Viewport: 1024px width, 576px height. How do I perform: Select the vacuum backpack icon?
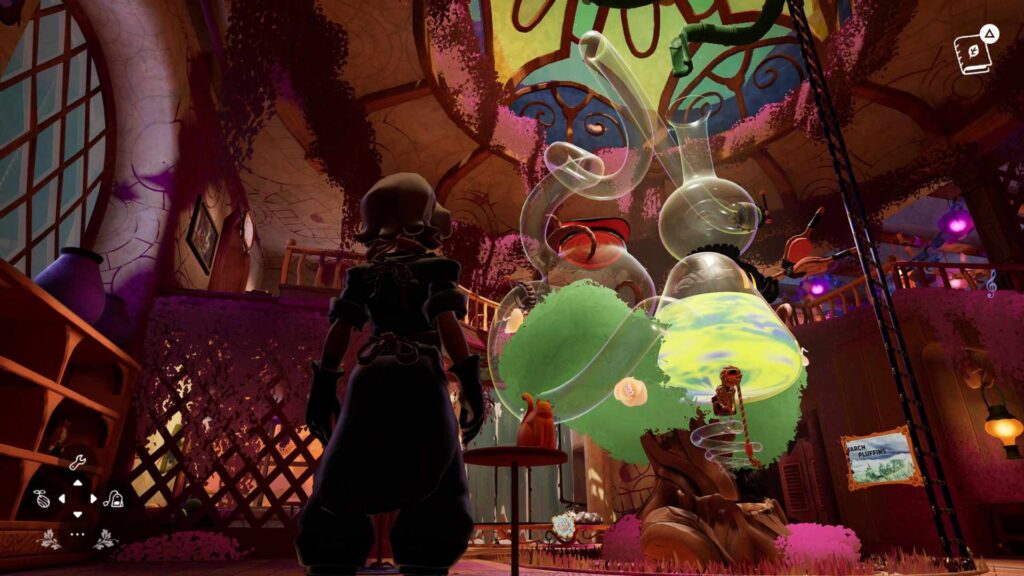point(114,498)
